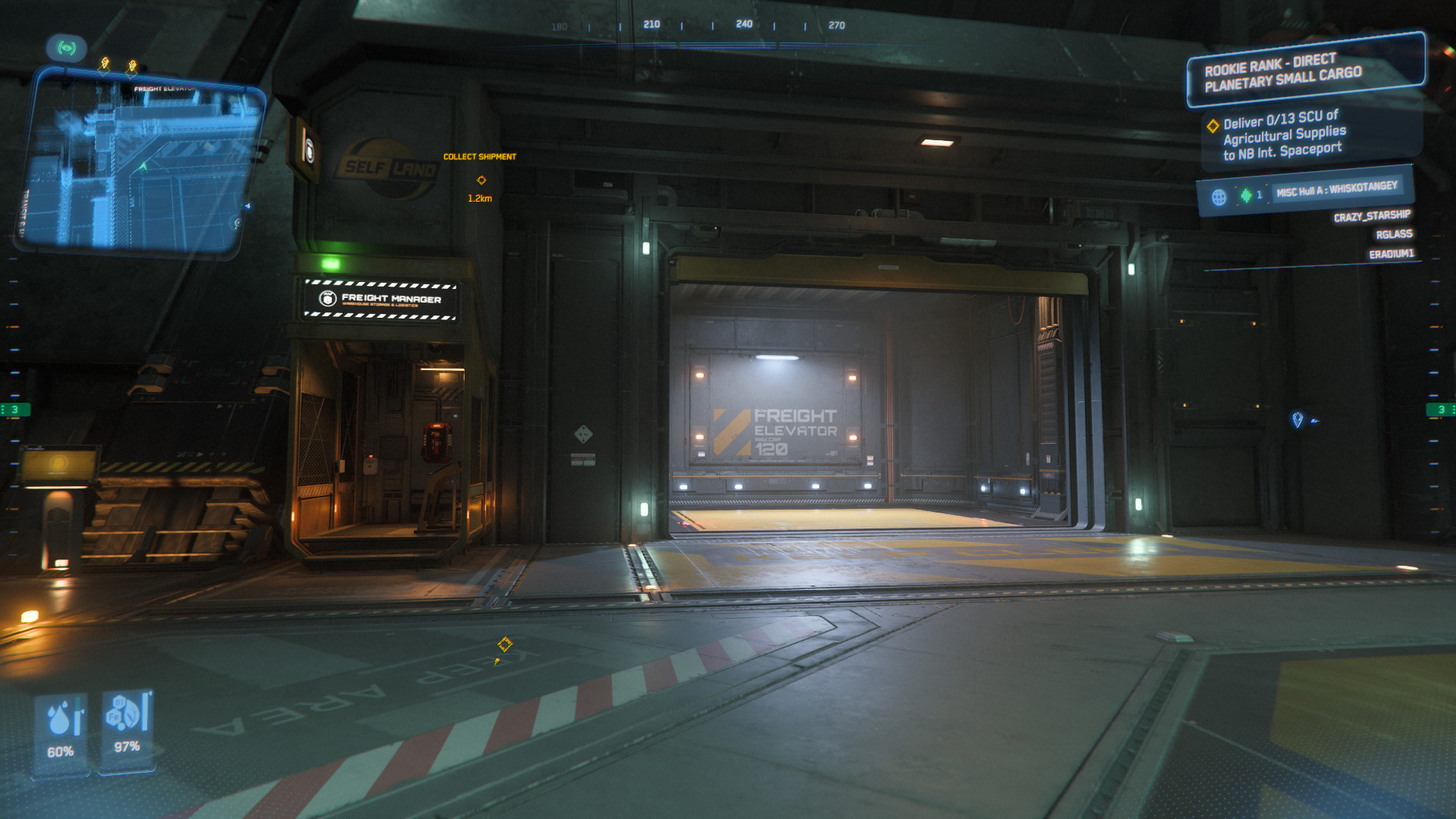The image size is (1456, 819).
Task: Activate the comms signal icon above minimap
Action: pos(67,49)
